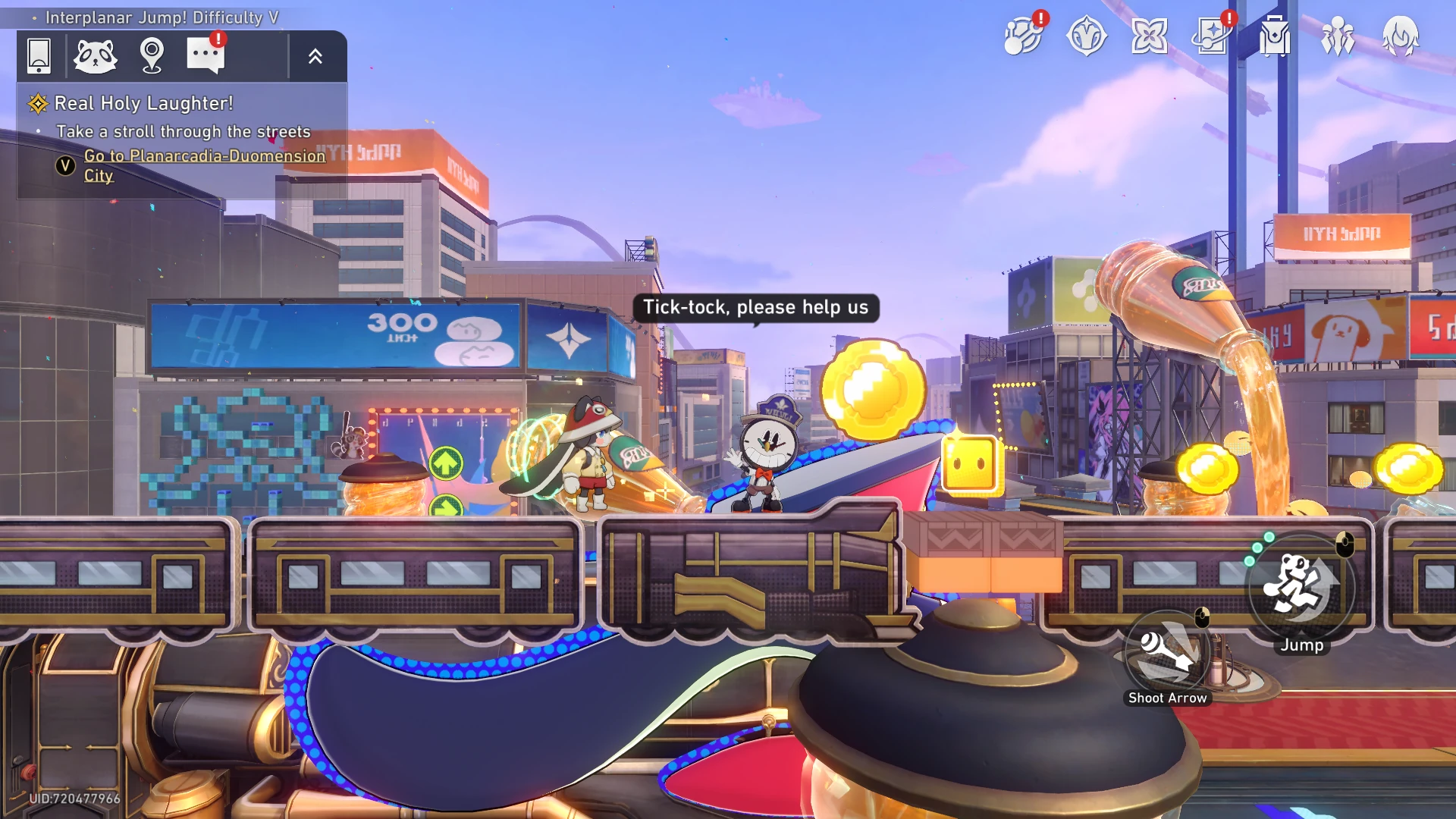Viewport: 1456px width, 819px height.
Task: Click the raccoon face icon
Action: pos(96,55)
